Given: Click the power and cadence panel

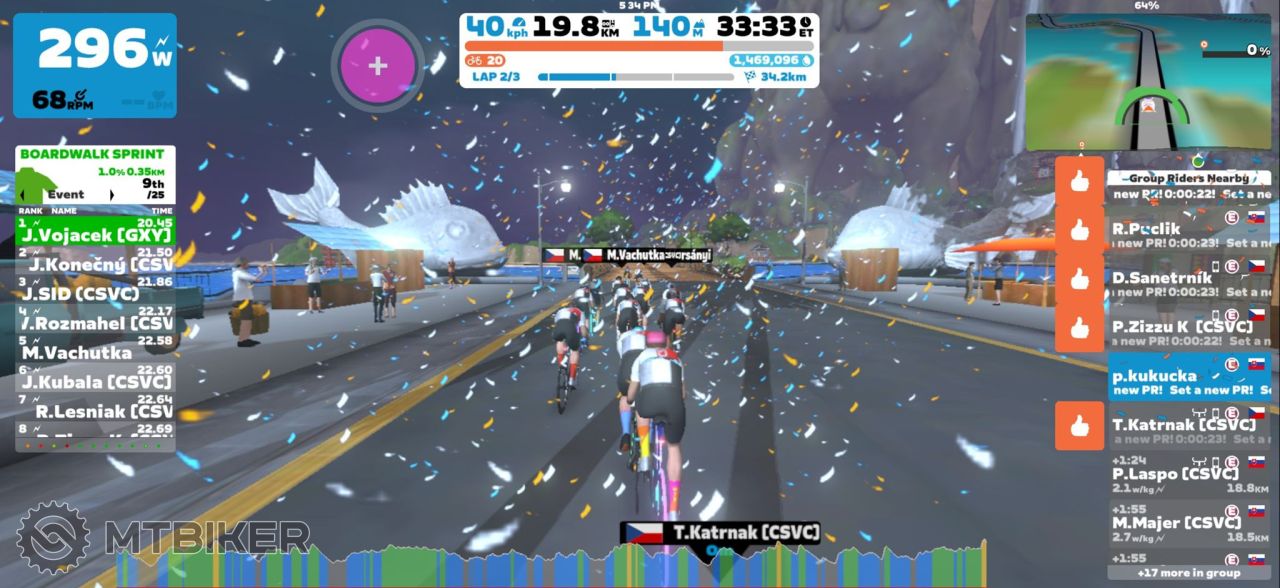Looking at the screenshot, I should [95, 65].
